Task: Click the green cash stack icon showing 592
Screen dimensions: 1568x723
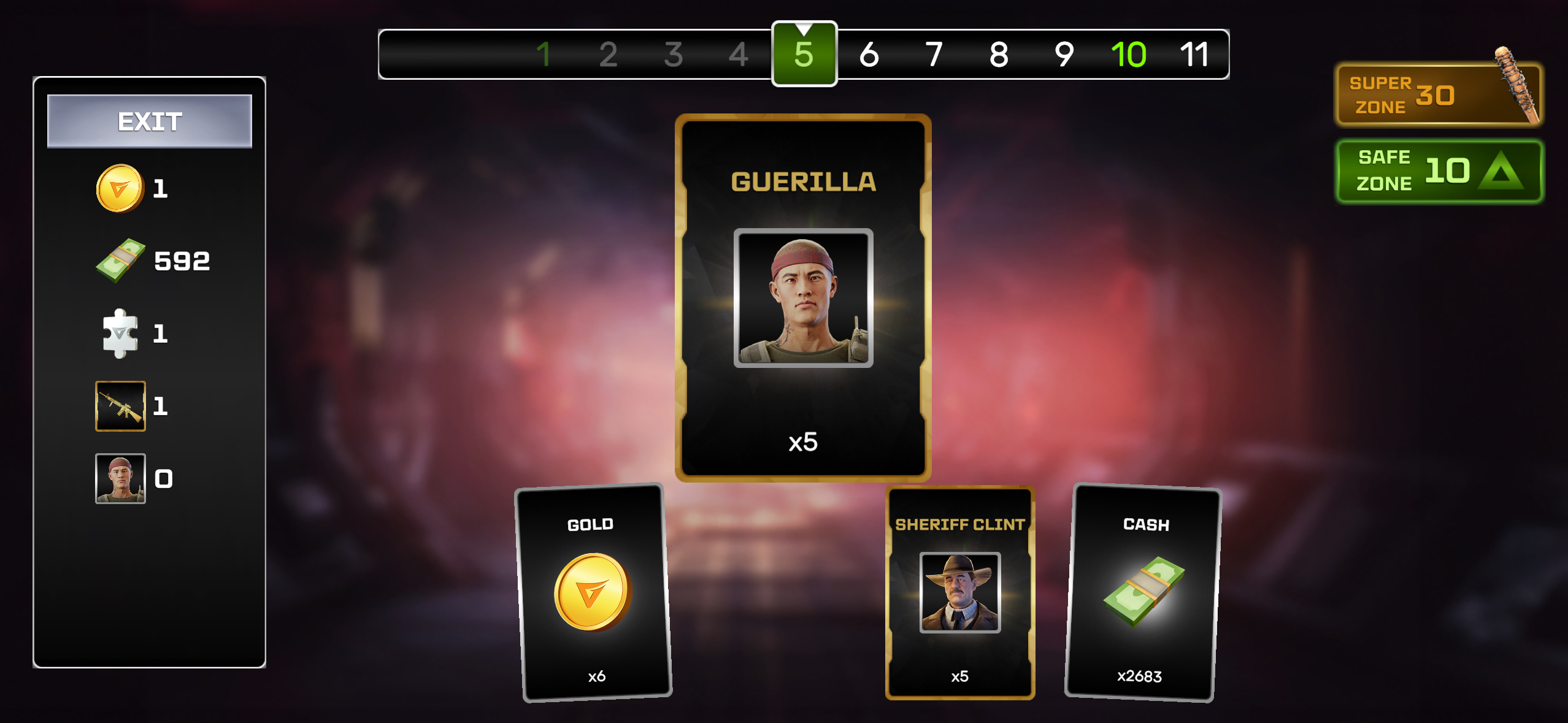Action: (121, 261)
